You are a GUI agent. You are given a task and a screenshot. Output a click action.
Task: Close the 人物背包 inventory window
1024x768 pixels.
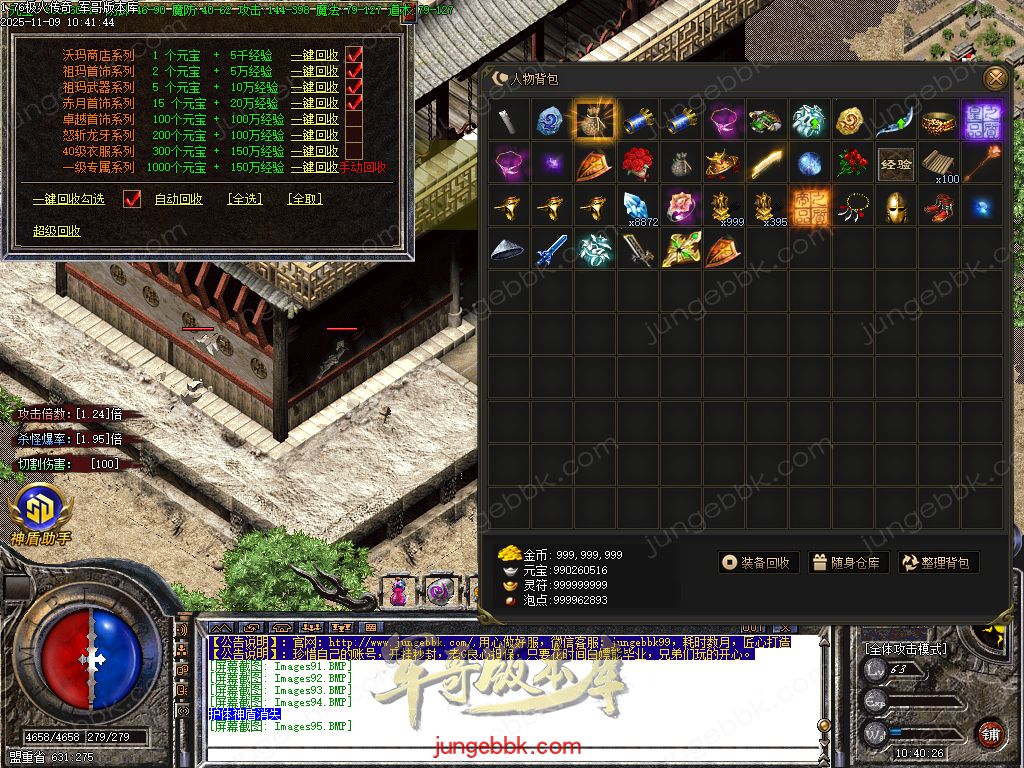994,78
